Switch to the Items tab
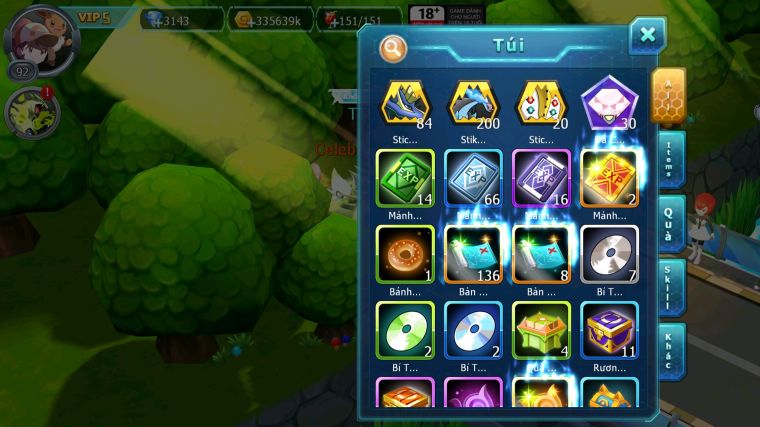Image resolution: width=760 pixels, height=427 pixels. coord(672,159)
